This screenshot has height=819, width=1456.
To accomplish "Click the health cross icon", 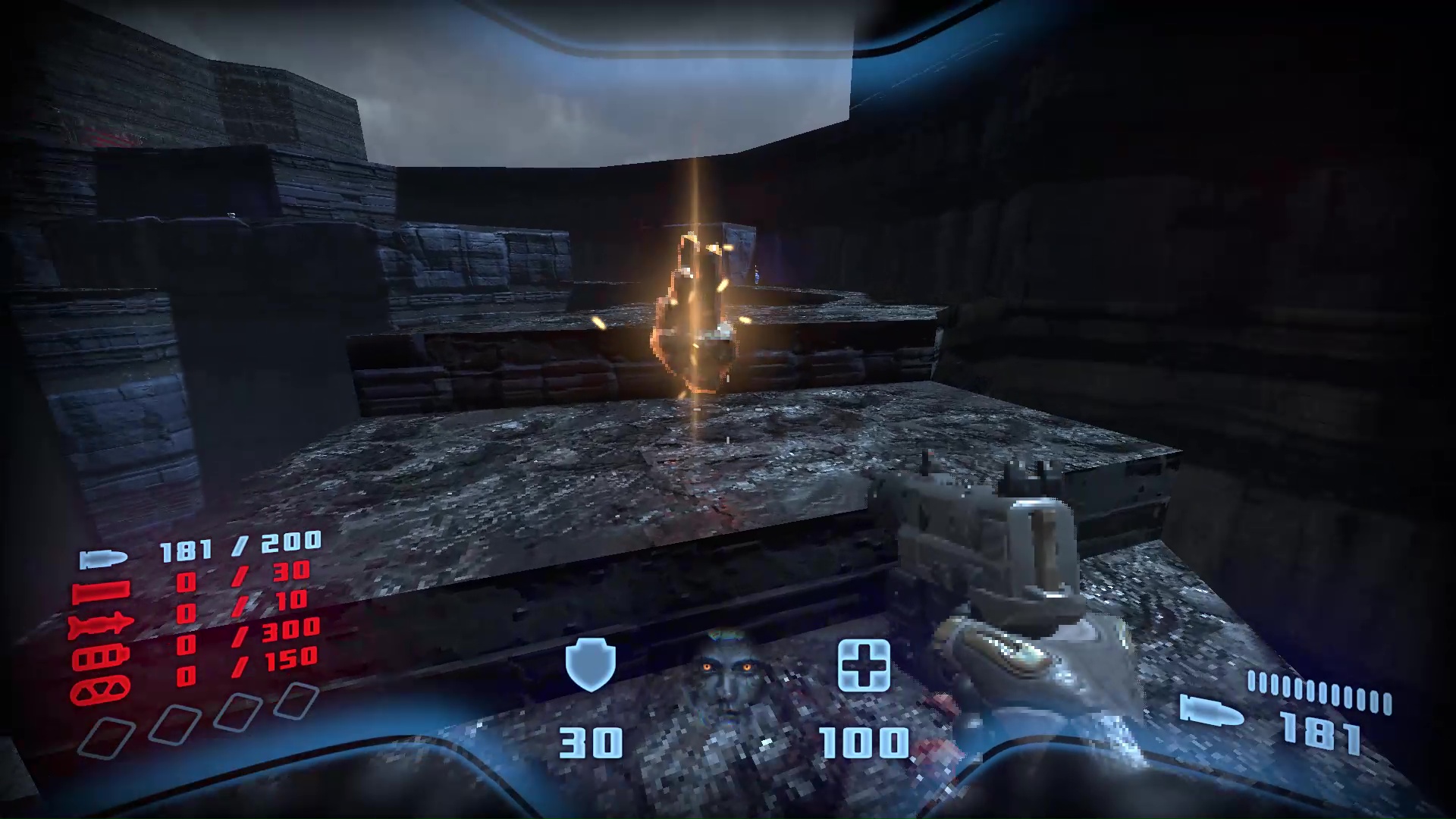I will pos(864,666).
